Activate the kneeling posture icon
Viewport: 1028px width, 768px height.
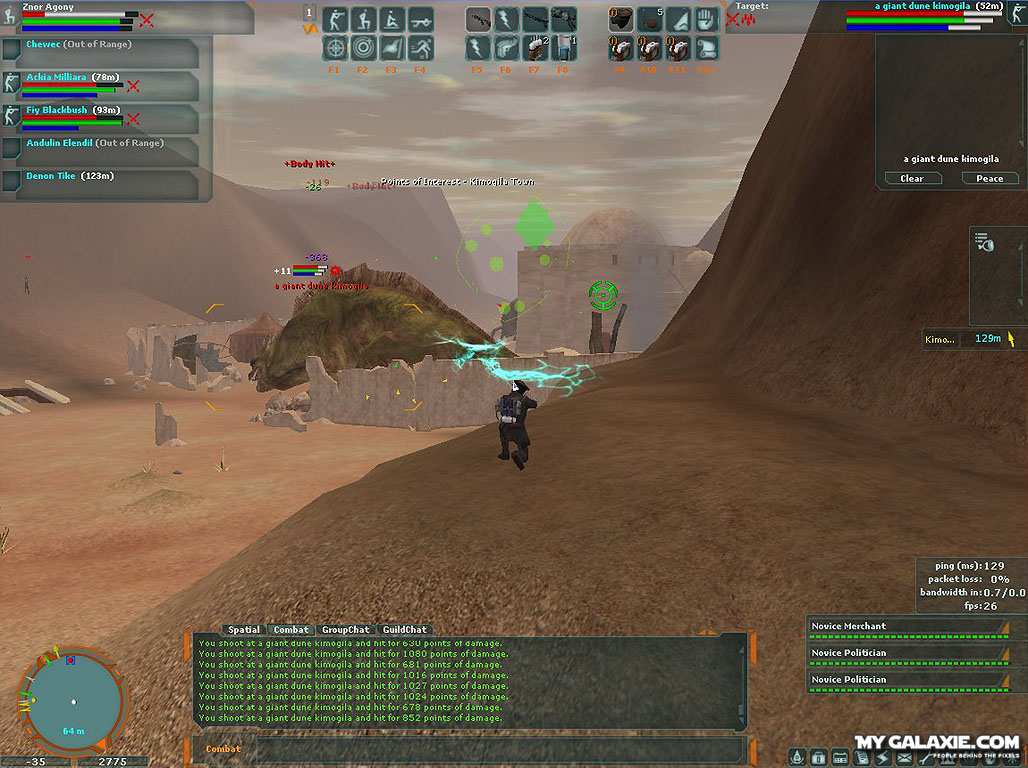coord(363,19)
